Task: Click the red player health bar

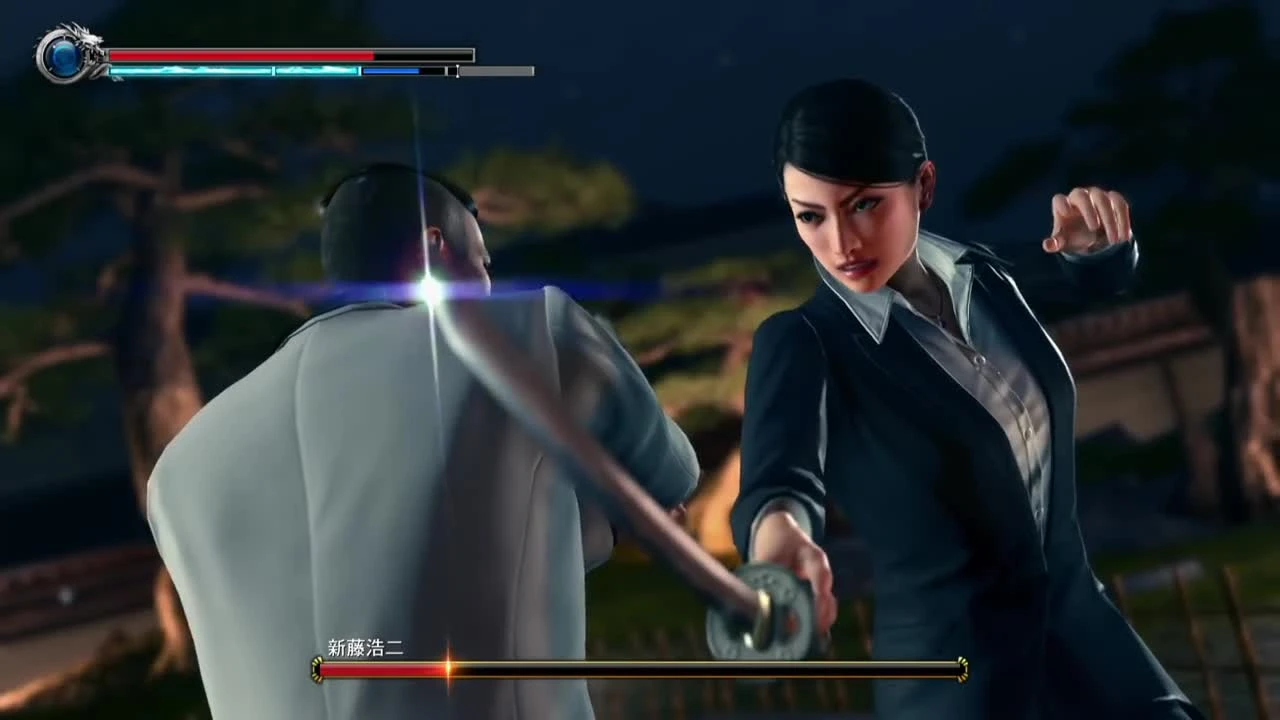Action: (240, 53)
